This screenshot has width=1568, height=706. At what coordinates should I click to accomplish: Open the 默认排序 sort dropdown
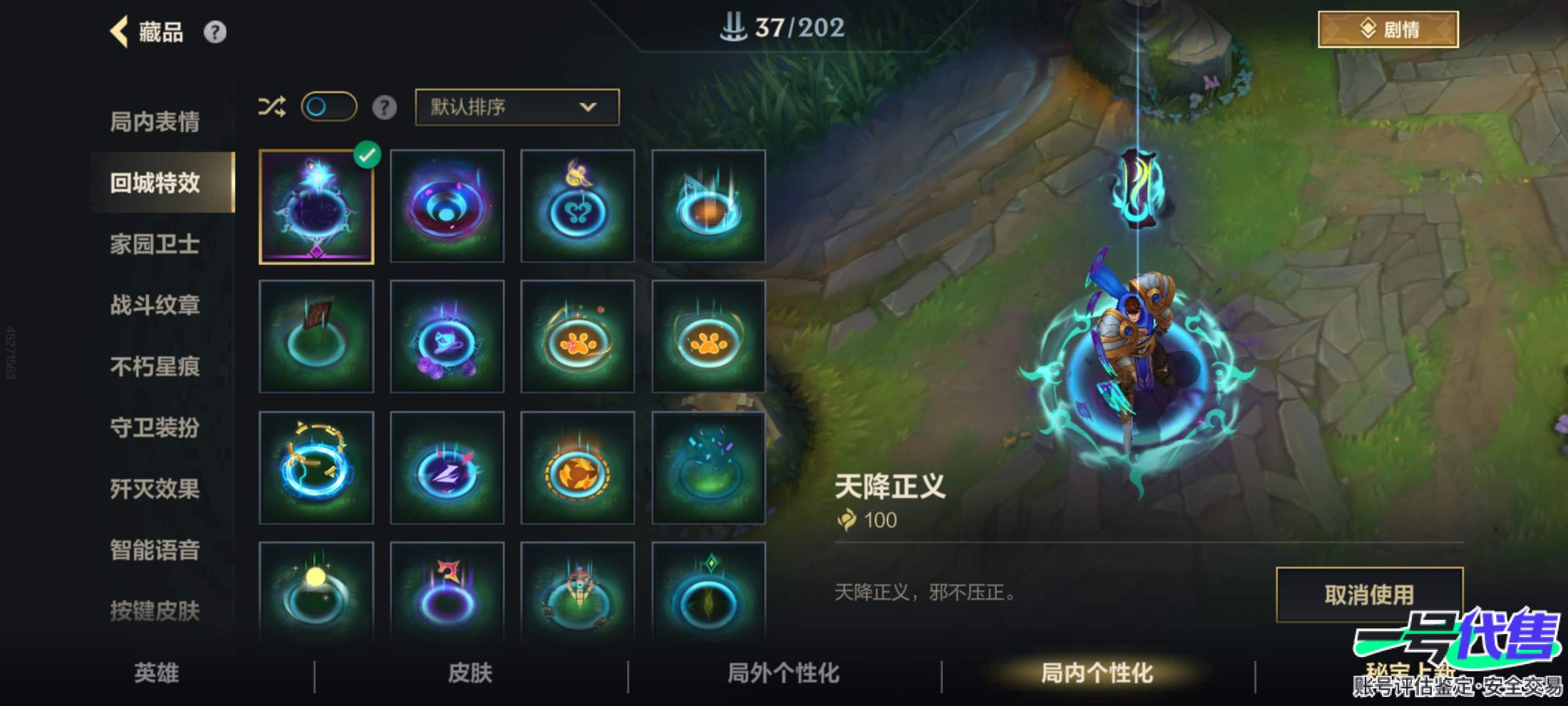tap(515, 108)
